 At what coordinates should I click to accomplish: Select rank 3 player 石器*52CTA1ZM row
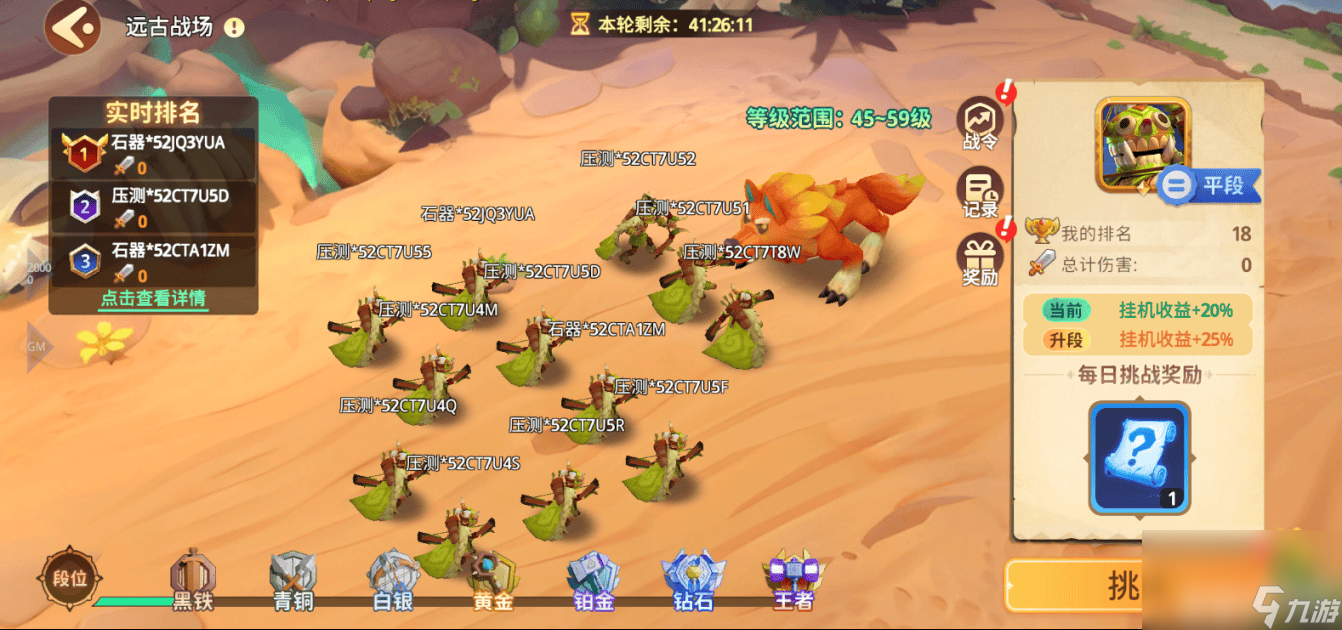pos(154,262)
